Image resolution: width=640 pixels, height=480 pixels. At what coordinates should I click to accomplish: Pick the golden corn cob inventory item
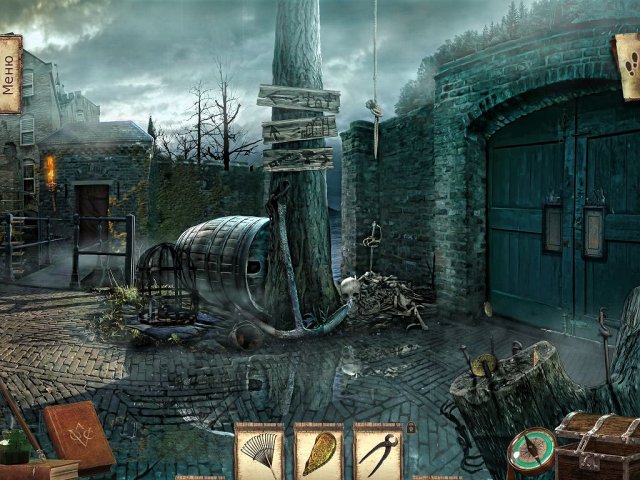(x=318, y=452)
